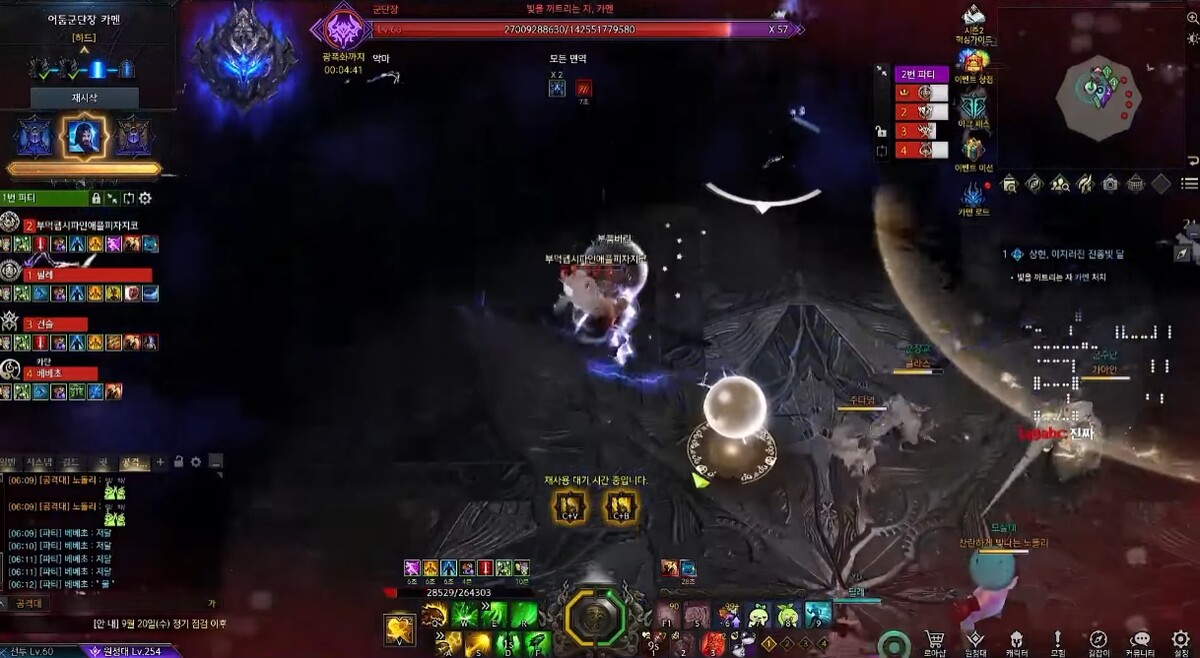
Task: Add a new chat tab with plus
Action: click(x=160, y=462)
